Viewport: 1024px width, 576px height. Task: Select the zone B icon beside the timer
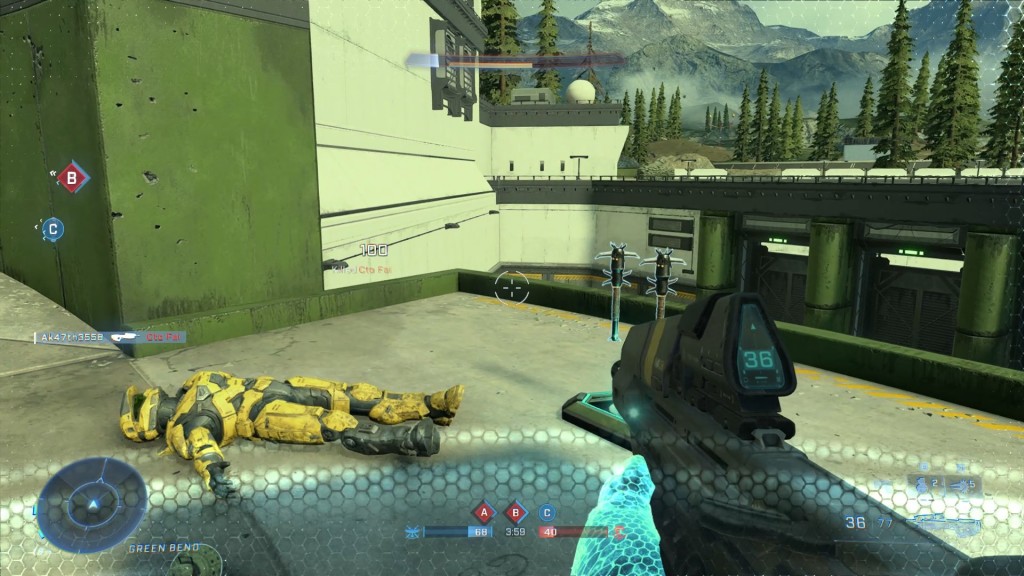tap(515, 513)
